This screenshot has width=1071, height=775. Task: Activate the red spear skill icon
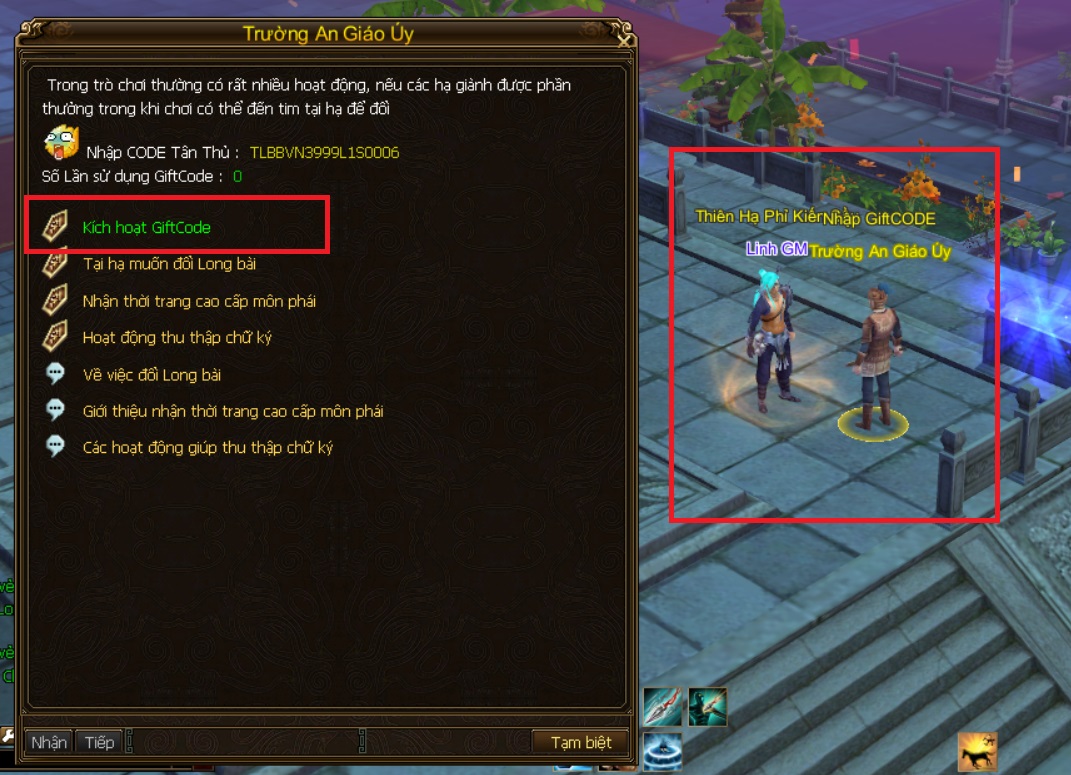coord(662,707)
